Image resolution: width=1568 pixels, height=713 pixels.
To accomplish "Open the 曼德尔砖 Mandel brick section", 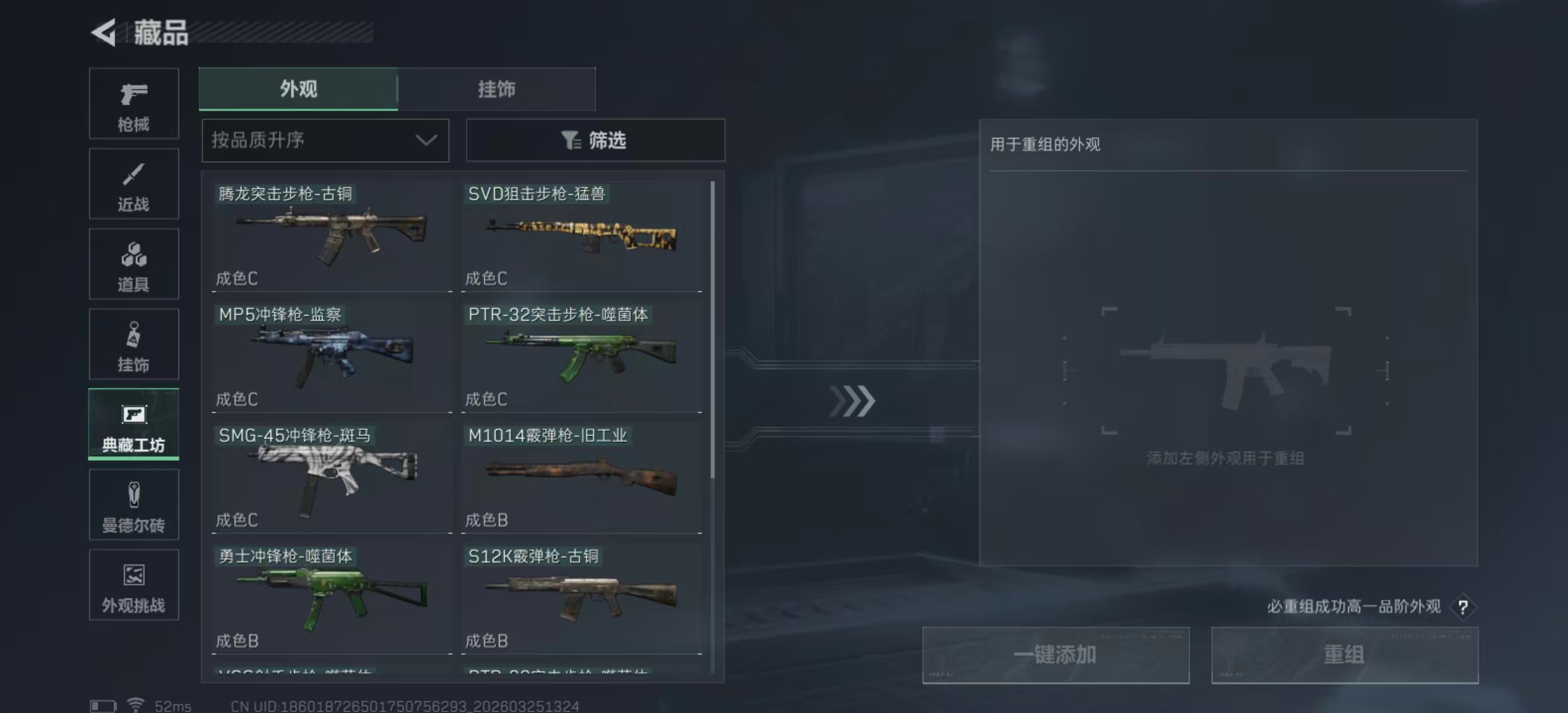I will 133,504.
